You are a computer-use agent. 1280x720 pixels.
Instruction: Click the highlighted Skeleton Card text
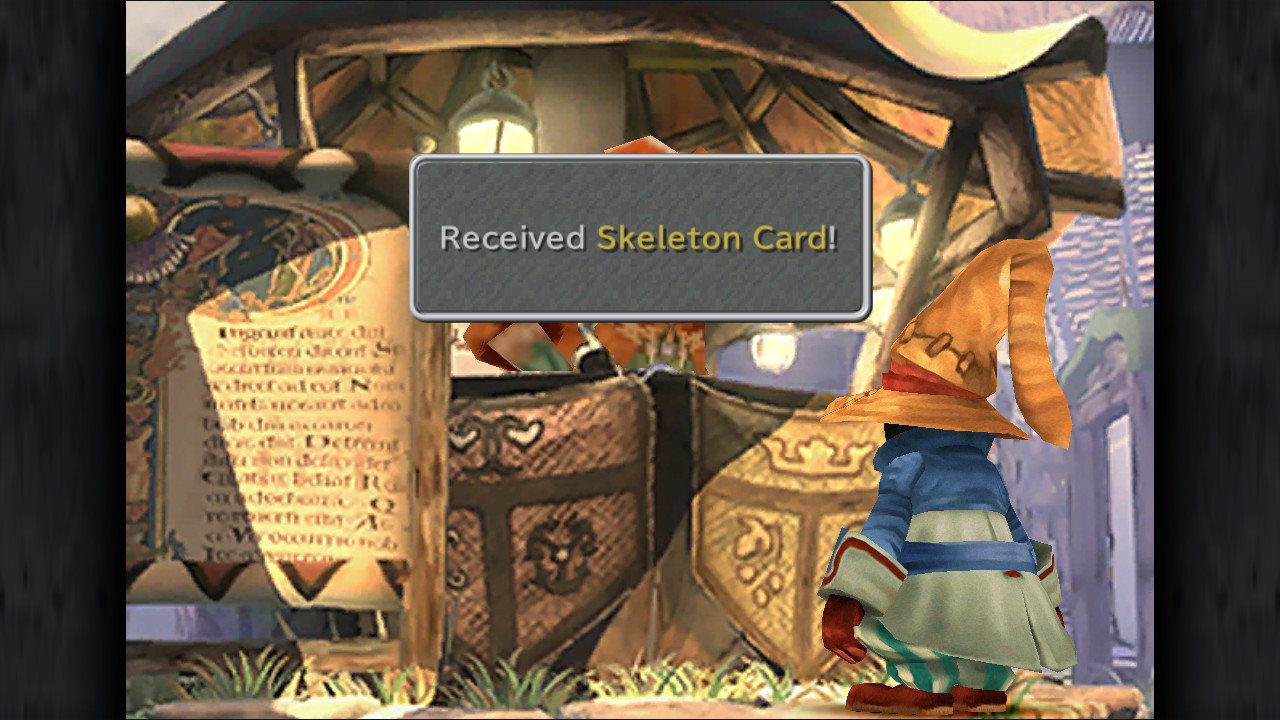pos(715,238)
